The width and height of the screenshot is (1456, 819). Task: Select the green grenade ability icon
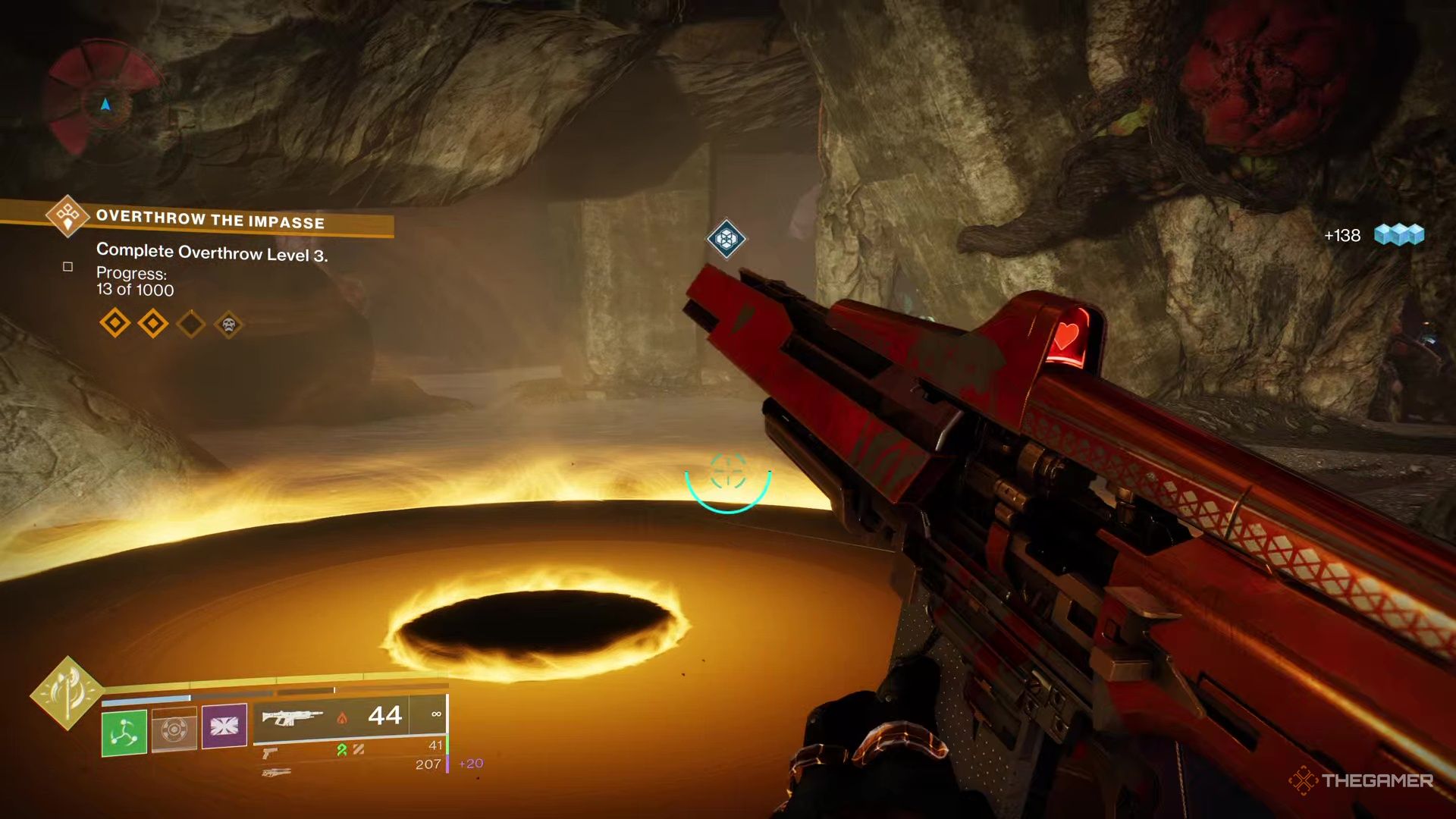coord(124,731)
